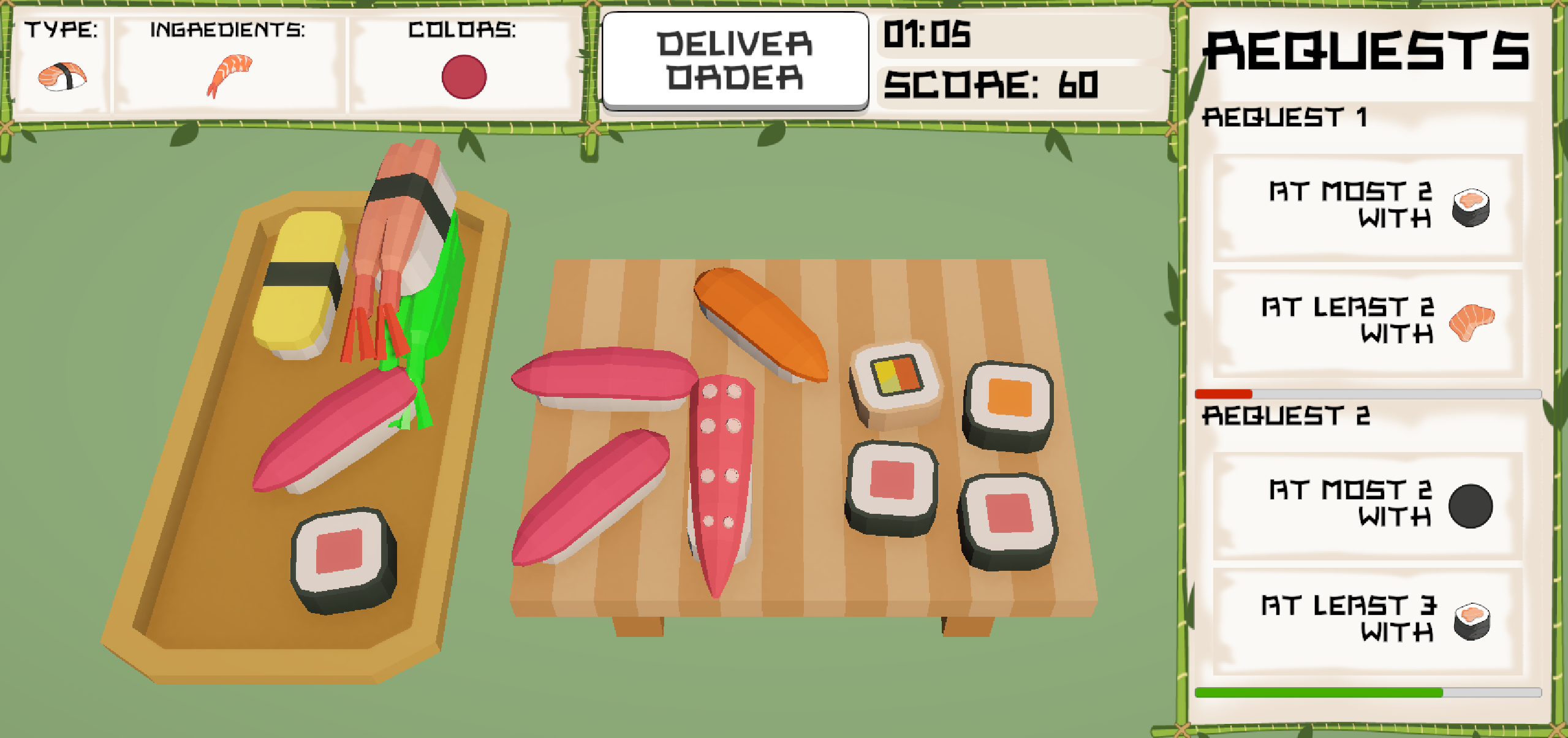Collapse the 'At Most 2 With' requirement box

[x=1366, y=206]
